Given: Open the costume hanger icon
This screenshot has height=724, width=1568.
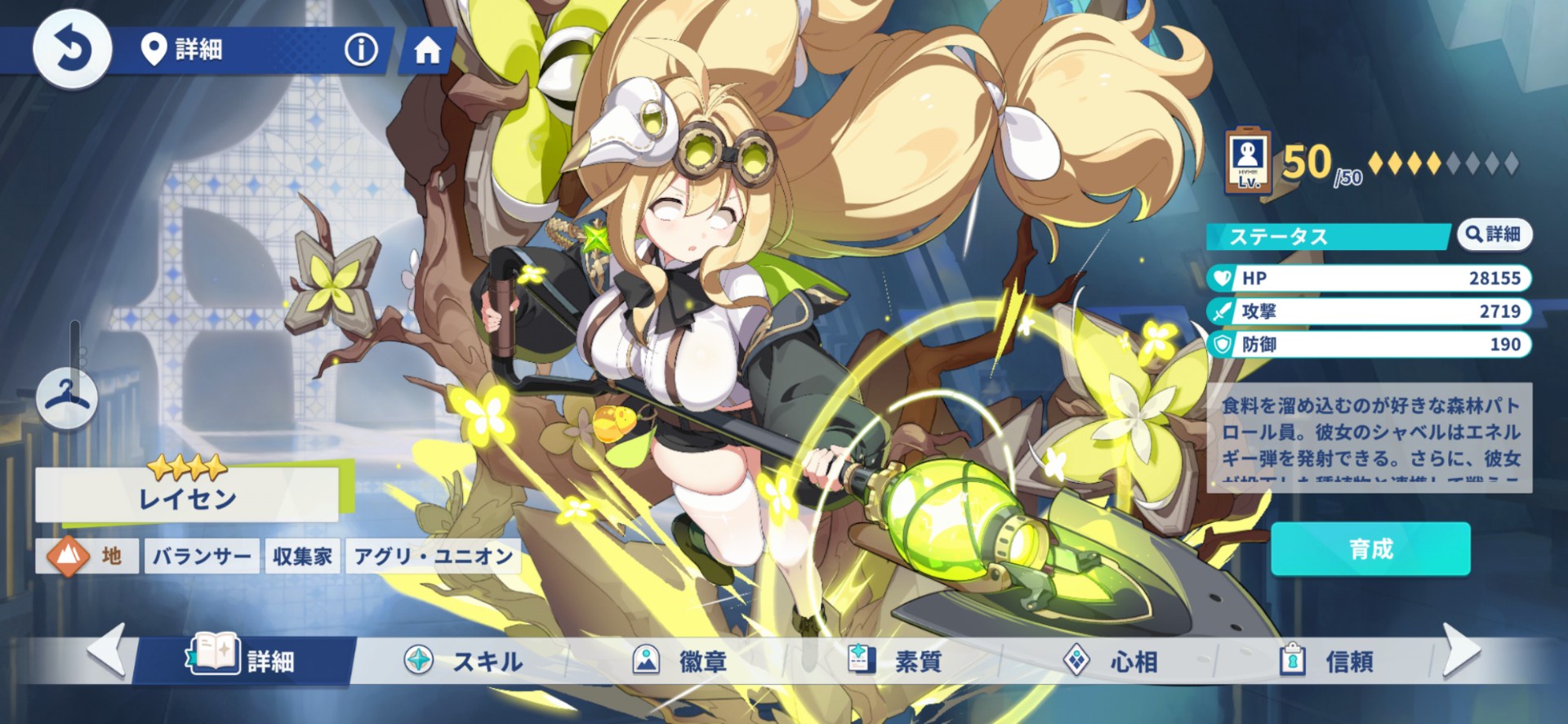Looking at the screenshot, I should (x=67, y=397).
